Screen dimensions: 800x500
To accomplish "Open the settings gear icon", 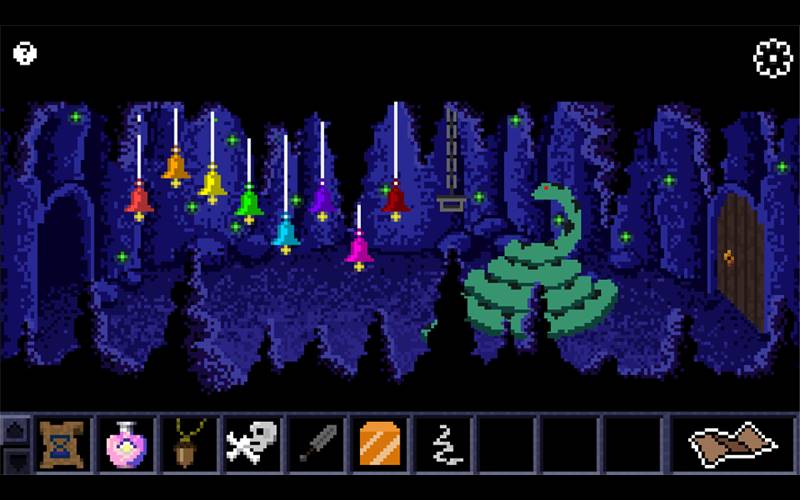I will click(772, 58).
